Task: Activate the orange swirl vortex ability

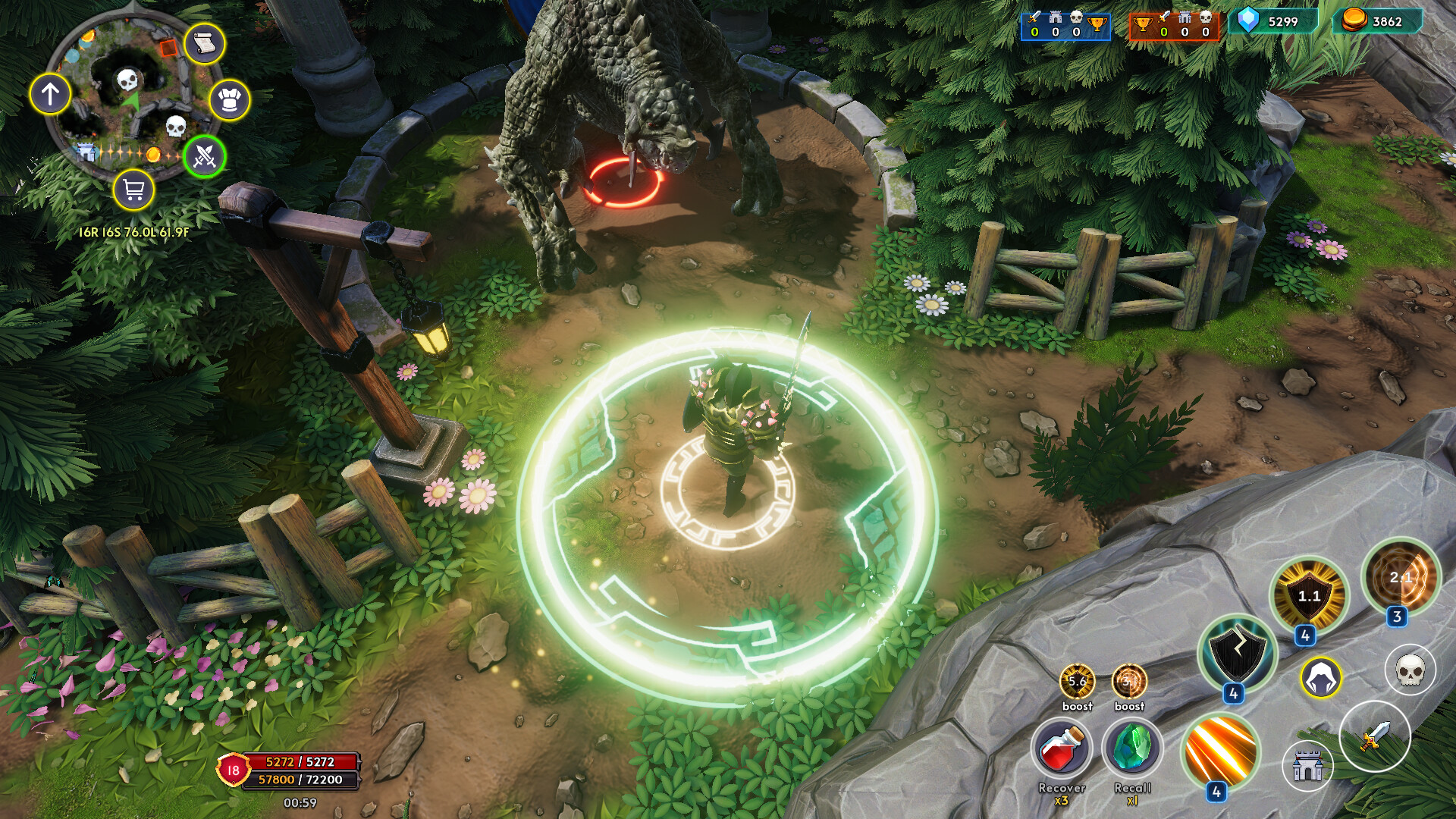Action: (1400, 578)
